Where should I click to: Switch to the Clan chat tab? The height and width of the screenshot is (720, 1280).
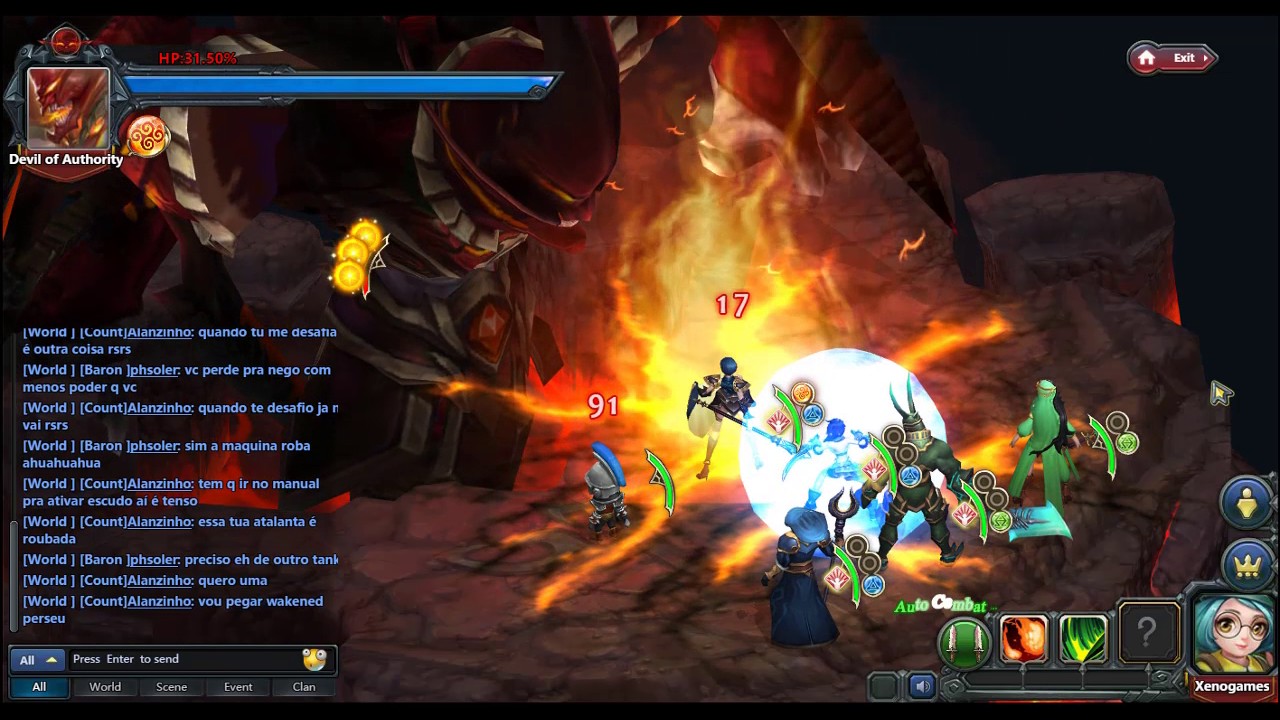coord(304,687)
